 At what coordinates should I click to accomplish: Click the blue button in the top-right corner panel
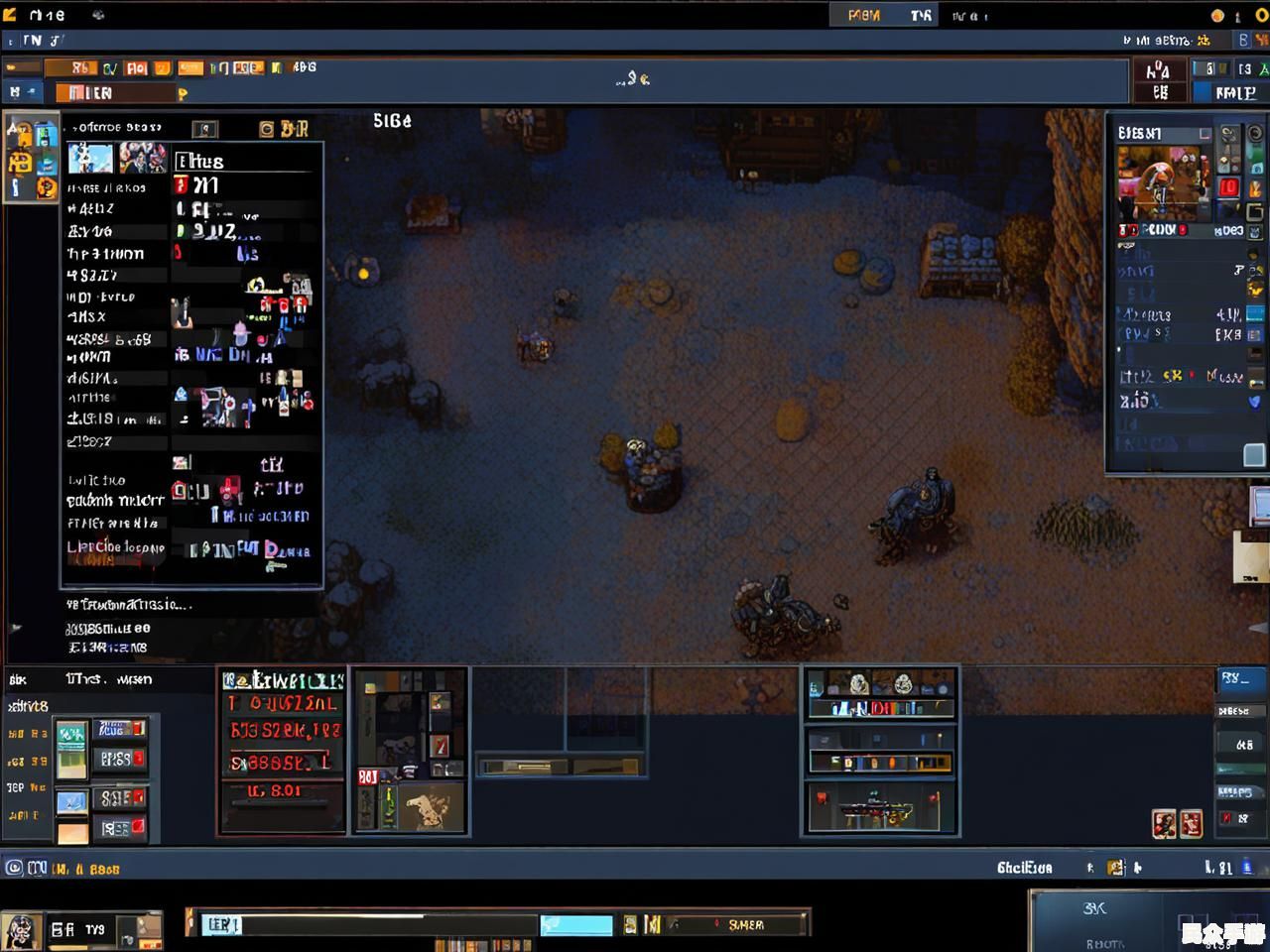coord(1234,92)
